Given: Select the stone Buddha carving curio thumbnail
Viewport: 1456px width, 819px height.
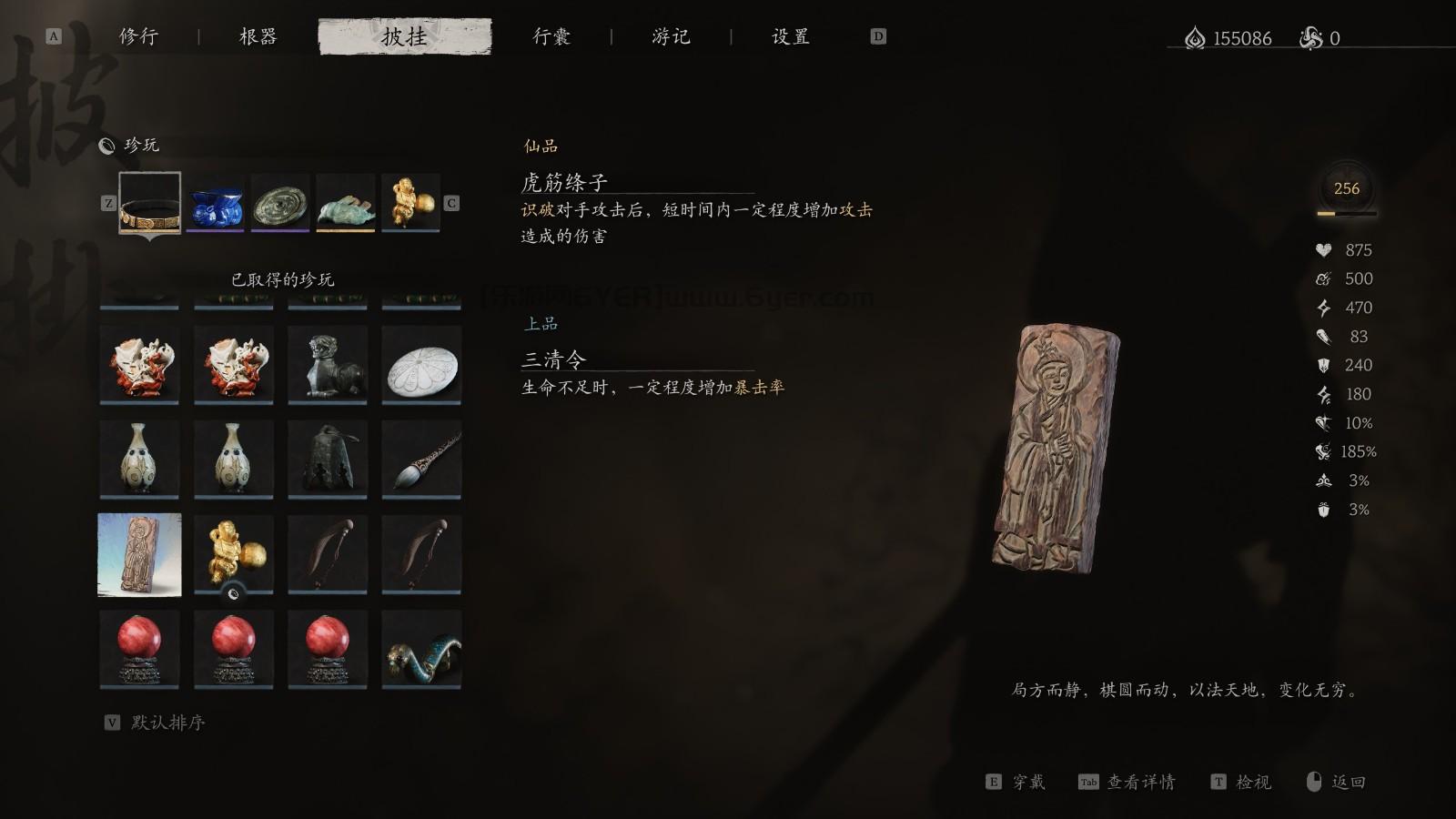Looking at the screenshot, I should tap(138, 553).
